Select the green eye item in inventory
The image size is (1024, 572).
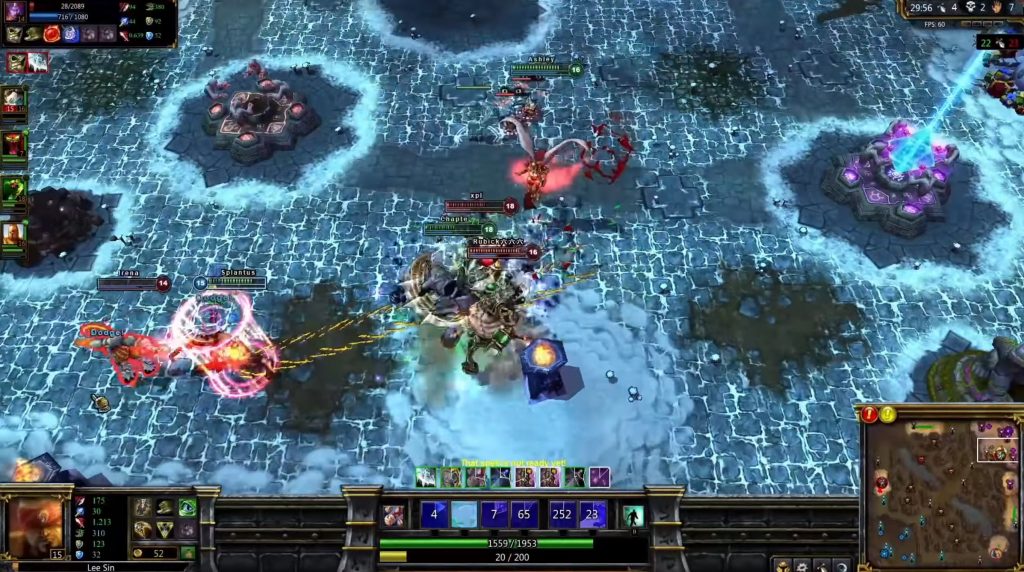click(187, 507)
